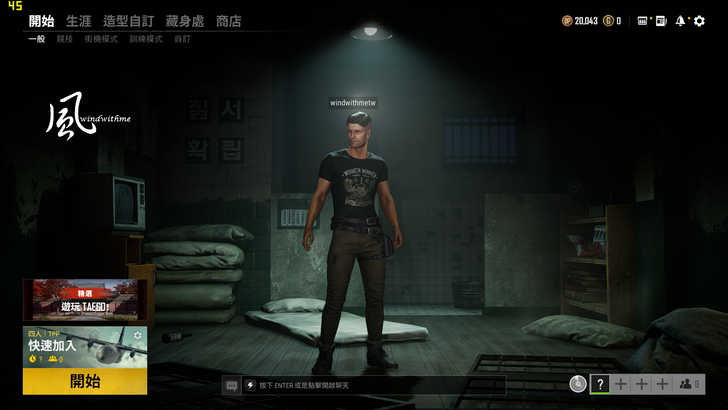Image resolution: width=728 pixels, height=410 pixels.
Task: Open the news icon in the top bar
Action: 661,21
